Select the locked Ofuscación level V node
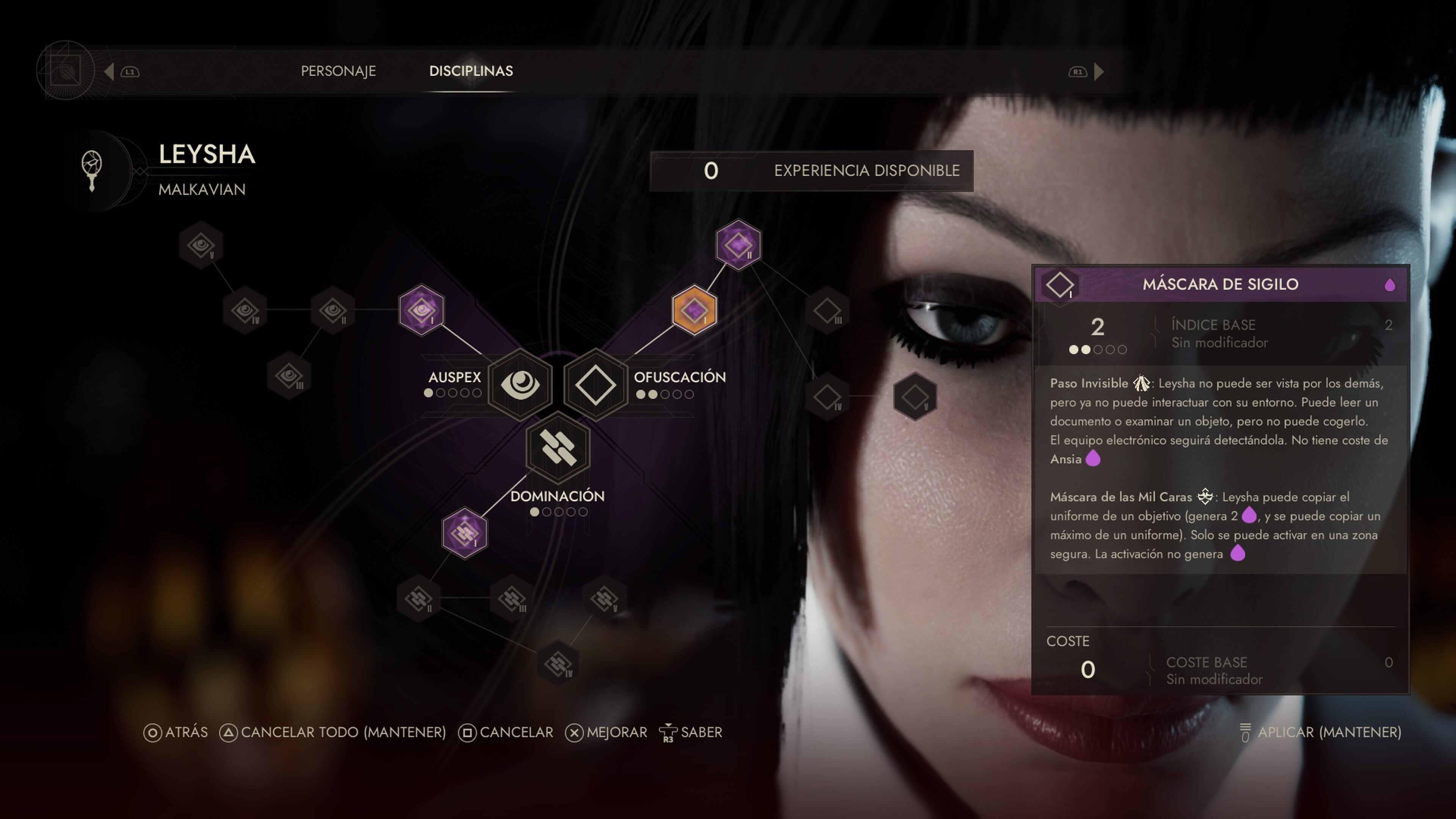 [915, 397]
